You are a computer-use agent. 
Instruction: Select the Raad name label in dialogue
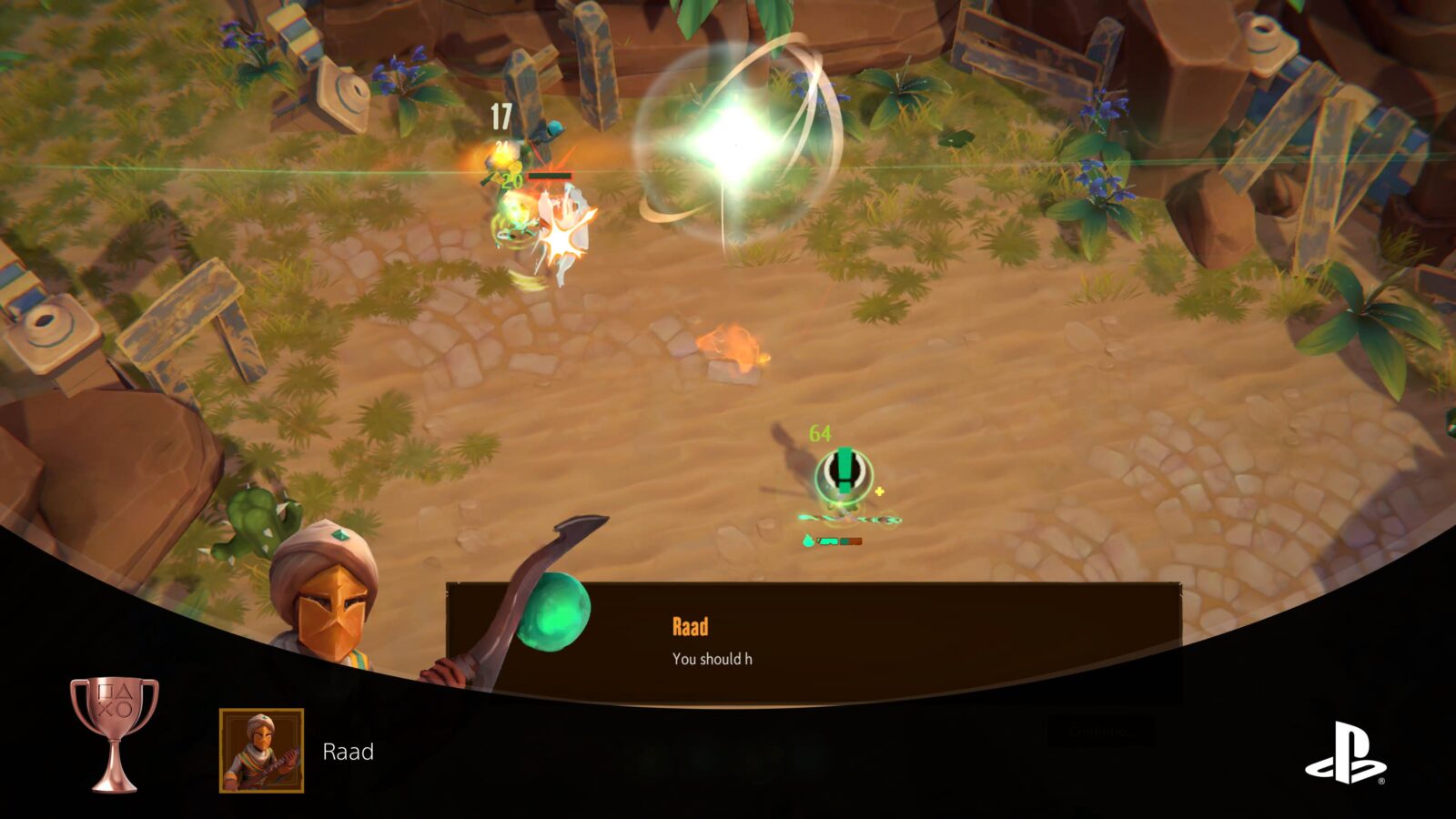coord(691,625)
